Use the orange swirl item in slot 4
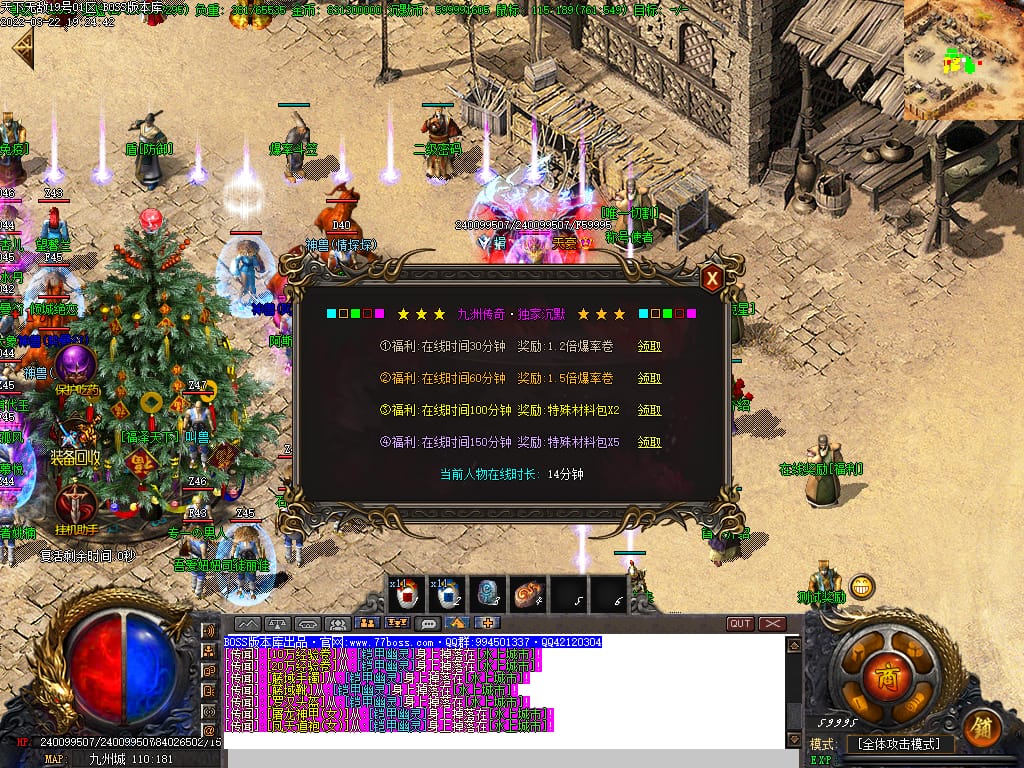The width and height of the screenshot is (1024, 768). (527, 593)
